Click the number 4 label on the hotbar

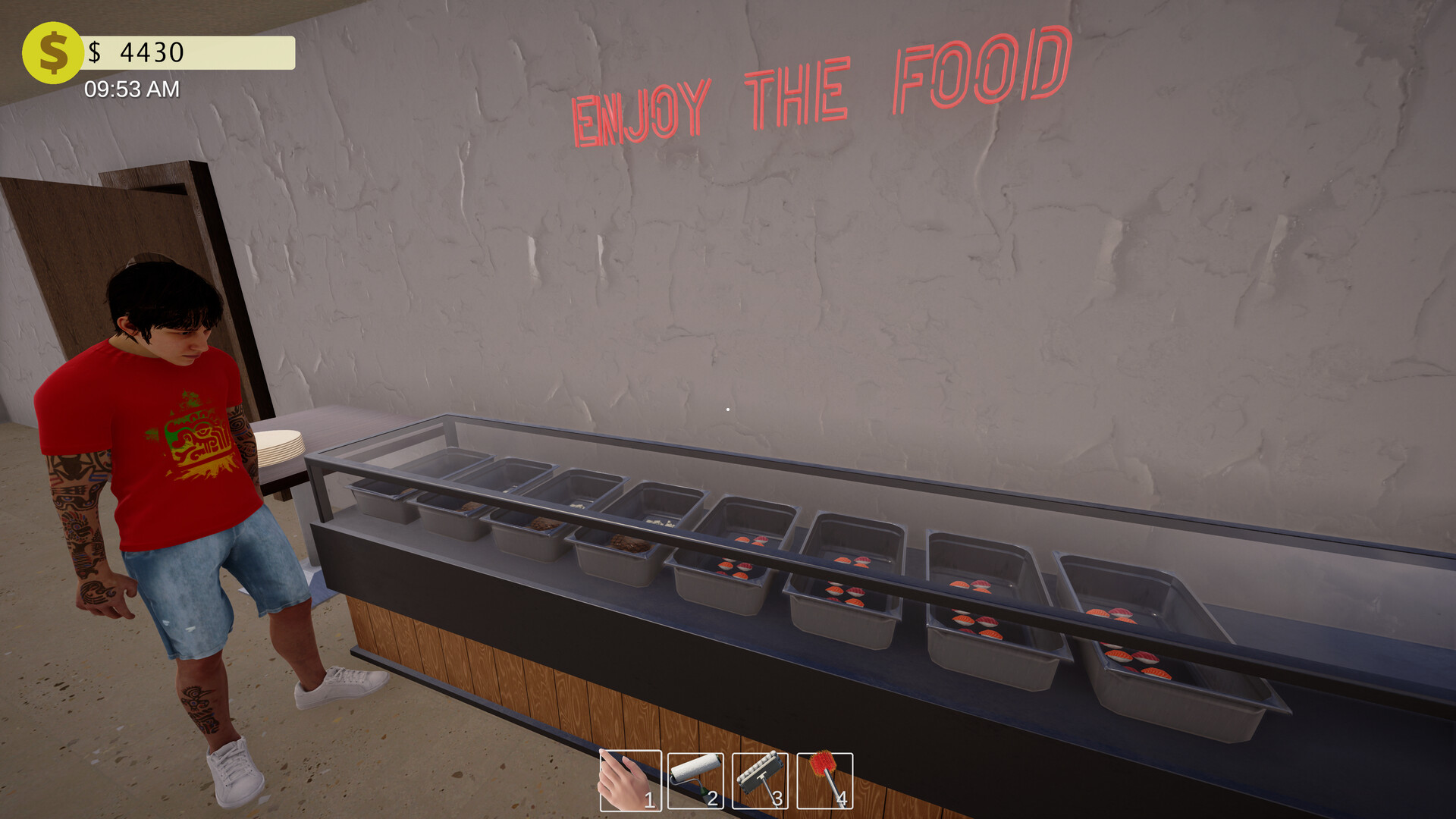(842, 799)
